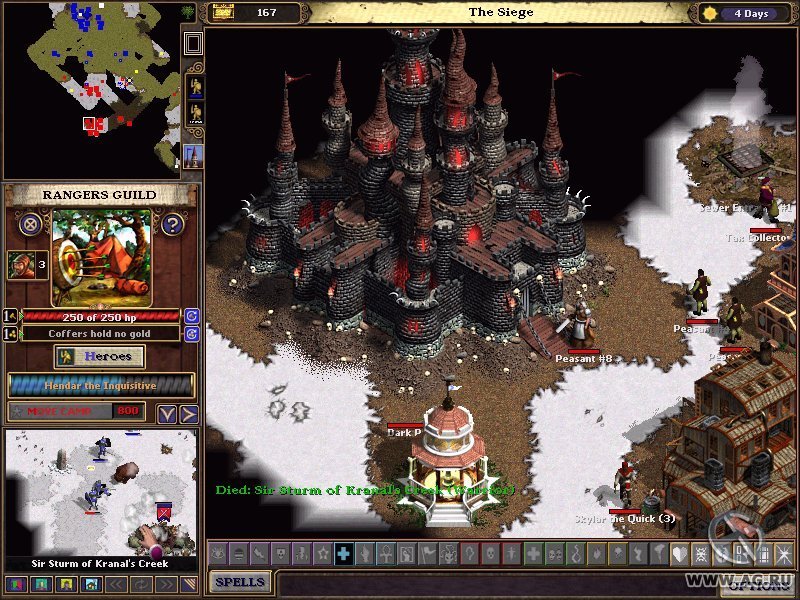Click the castle tower icon beside minimap
The height and width of the screenshot is (600, 800).
pos(194,155)
